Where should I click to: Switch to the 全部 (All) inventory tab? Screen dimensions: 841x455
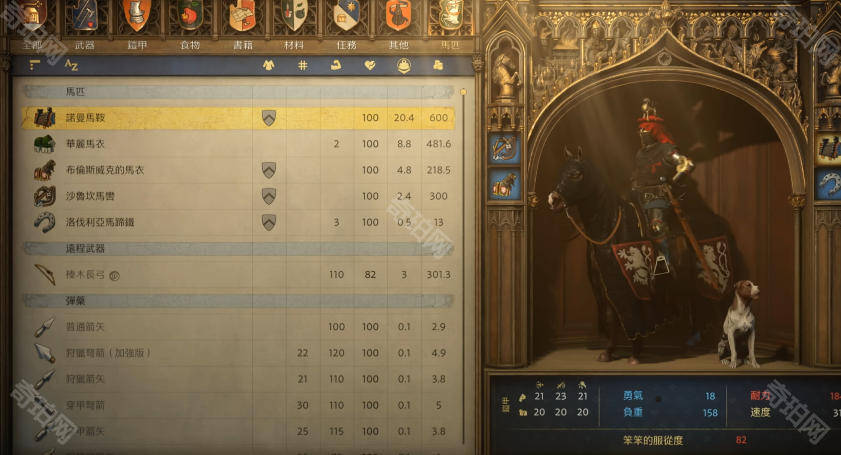[32, 43]
